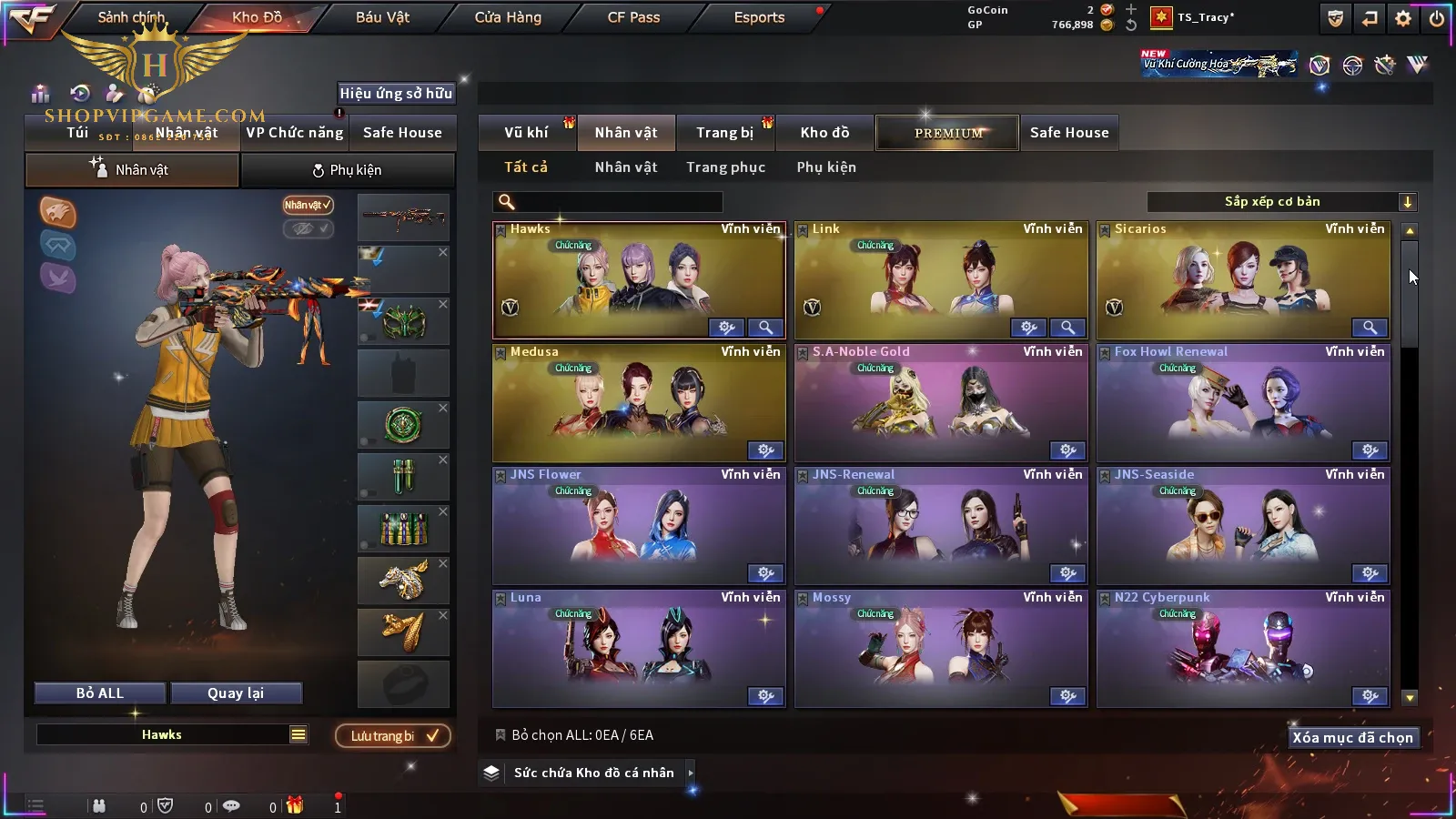Select the Hawks character card
The image size is (1456, 819).
(639, 280)
